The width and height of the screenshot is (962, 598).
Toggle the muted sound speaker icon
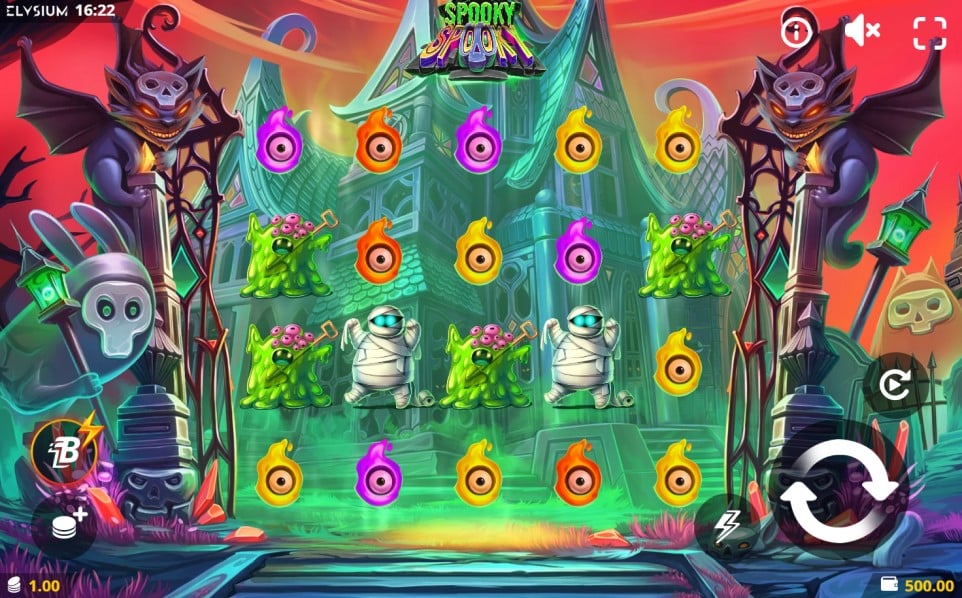point(861,32)
